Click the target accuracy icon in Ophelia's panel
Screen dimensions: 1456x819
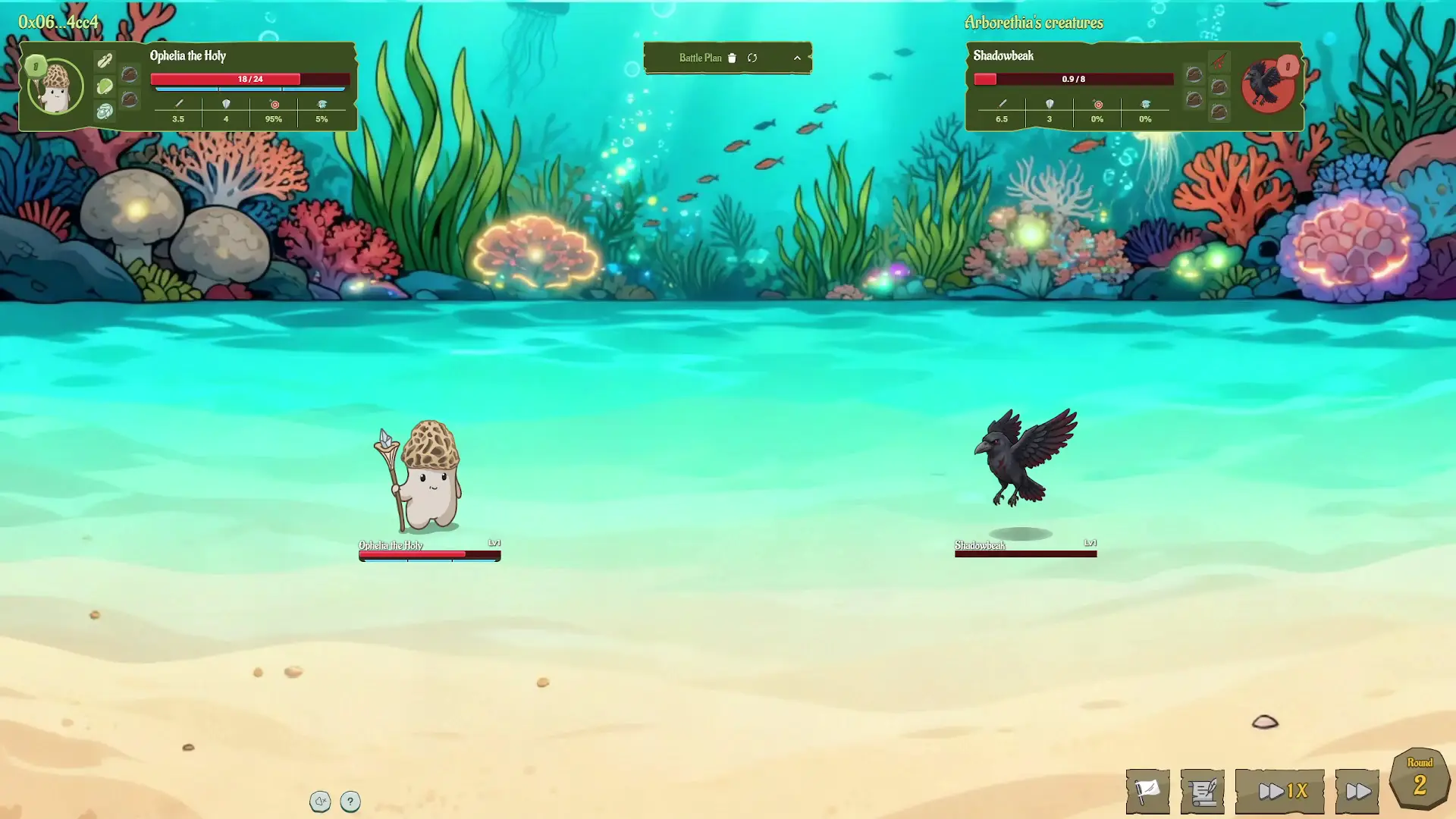click(x=275, y=104)
